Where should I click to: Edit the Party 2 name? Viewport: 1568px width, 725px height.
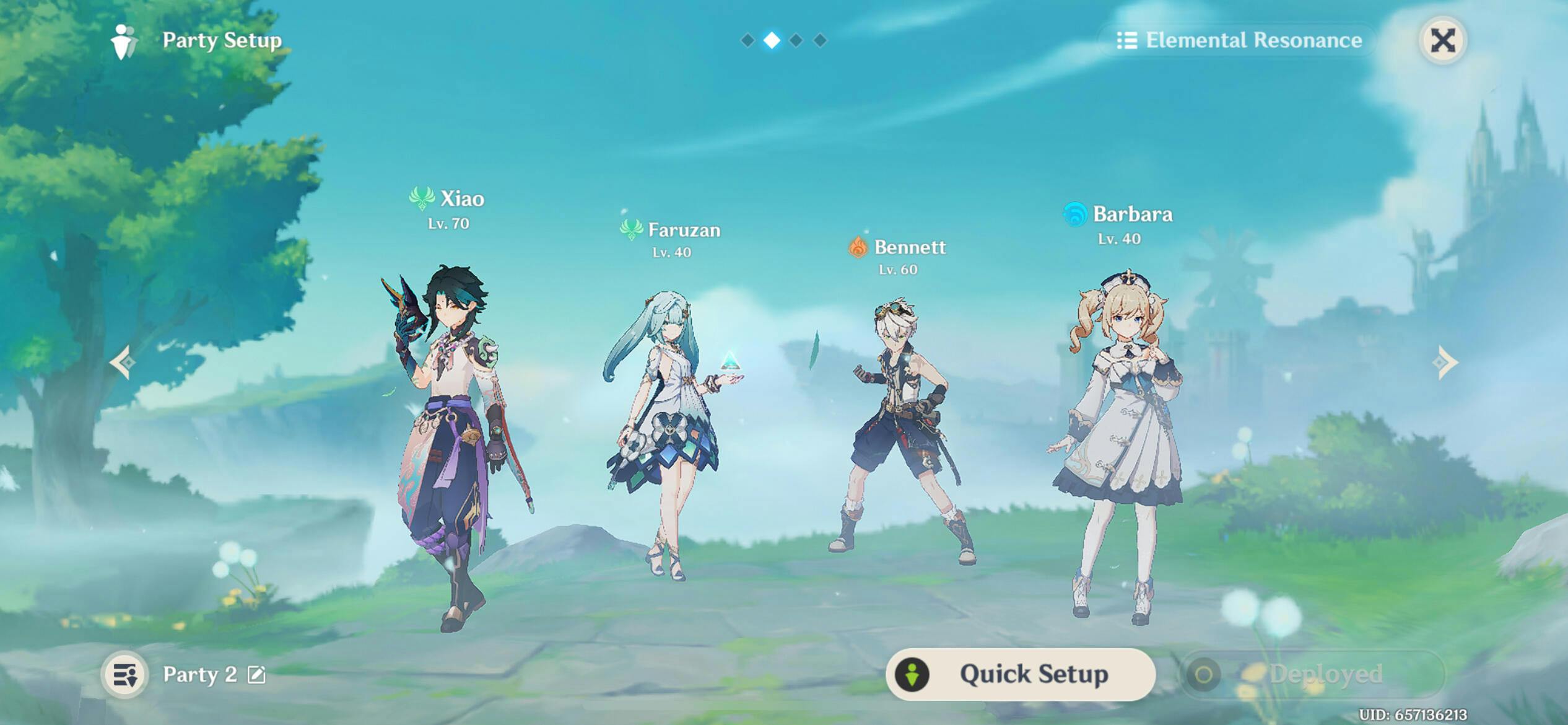(256, 674)
